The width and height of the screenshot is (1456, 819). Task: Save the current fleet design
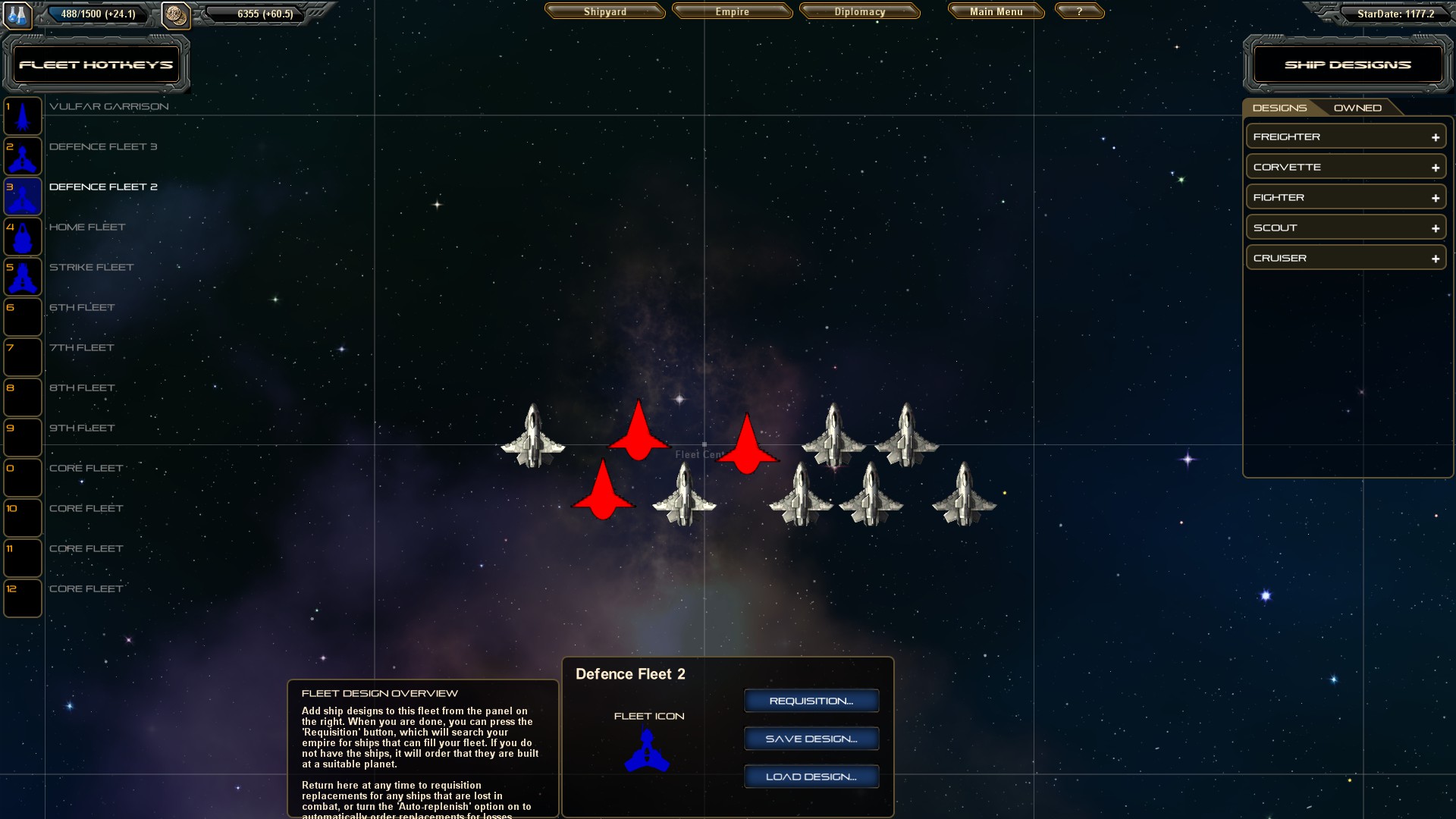coord(811,739)
